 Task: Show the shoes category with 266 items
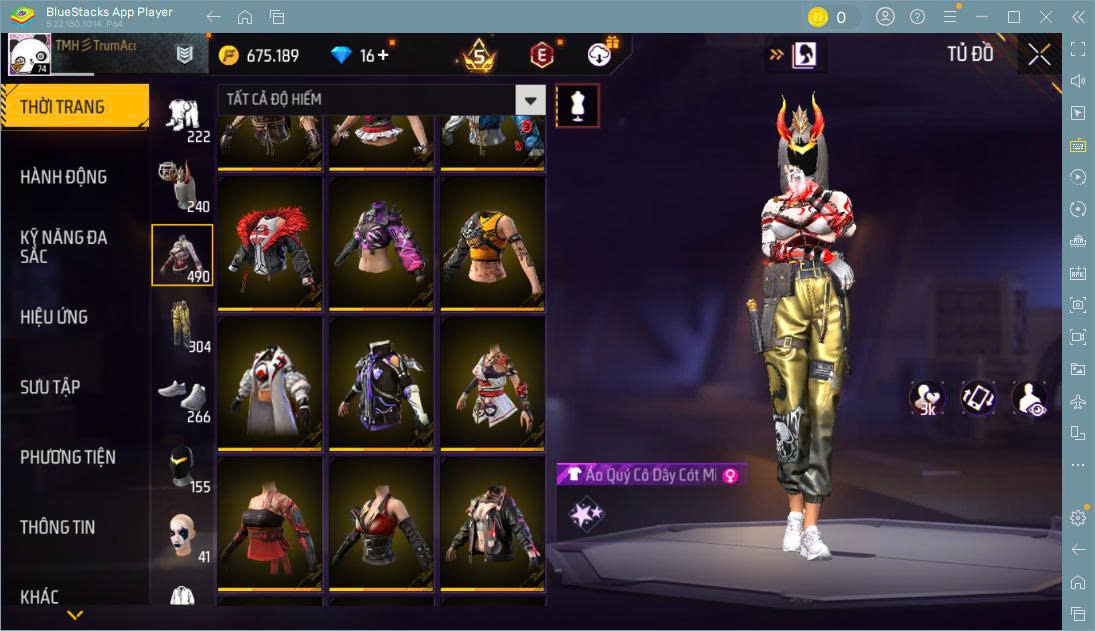point(182,395)
